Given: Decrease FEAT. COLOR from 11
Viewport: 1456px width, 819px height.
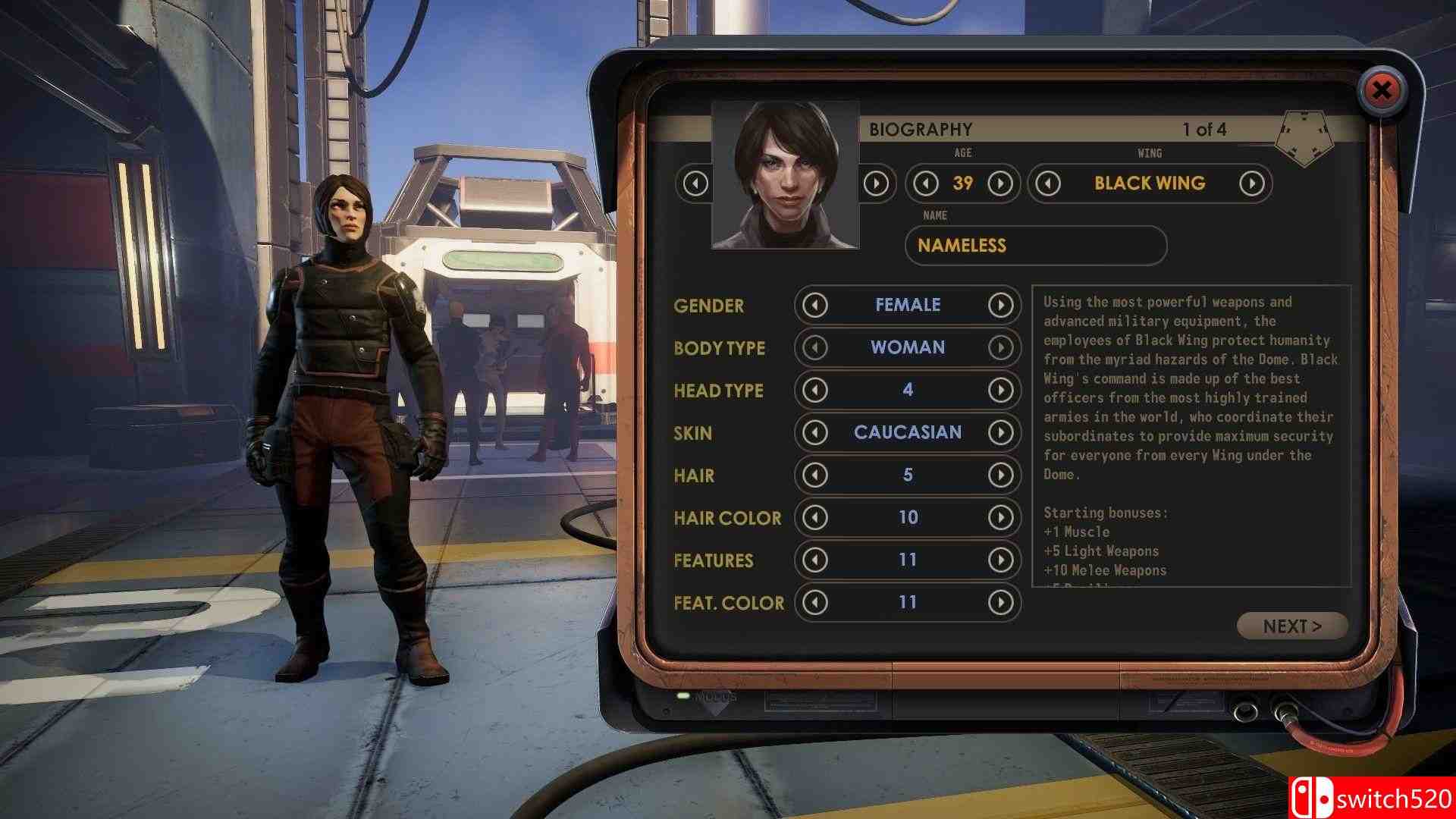Looking at the screenshot, I should [x=815, y=602].
